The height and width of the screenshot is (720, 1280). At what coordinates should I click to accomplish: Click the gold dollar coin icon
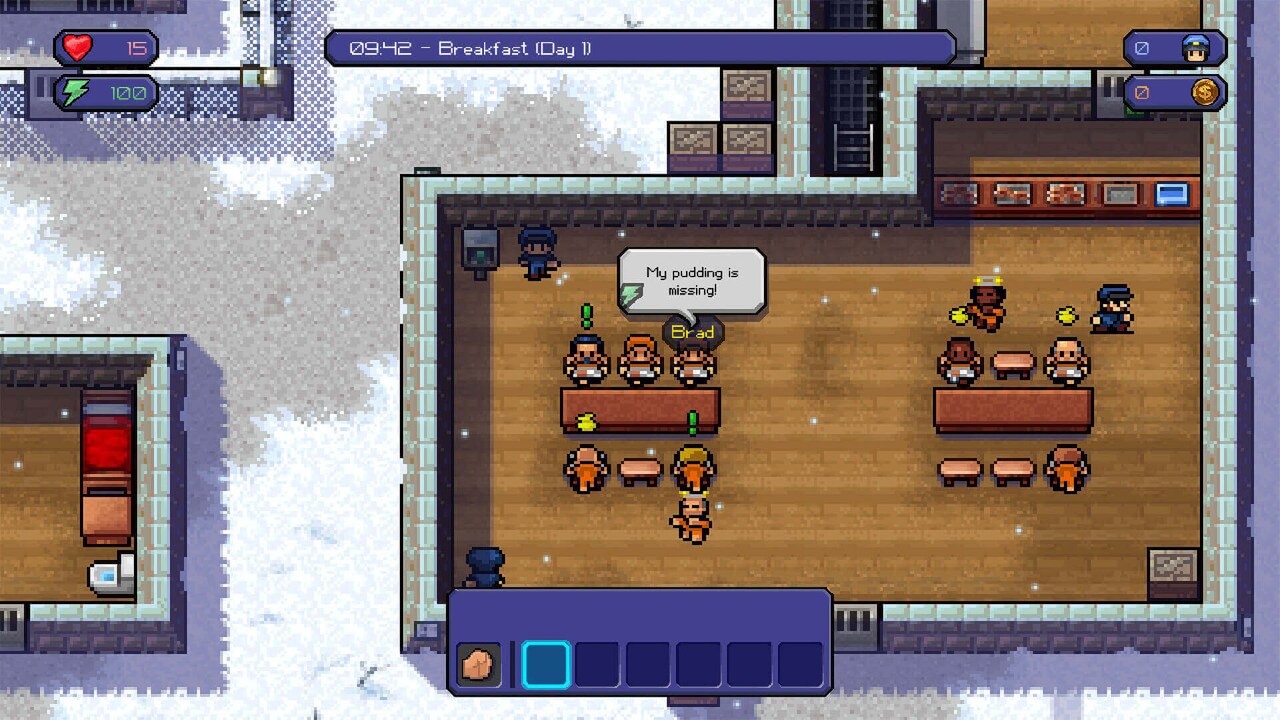coord(1205,93)
